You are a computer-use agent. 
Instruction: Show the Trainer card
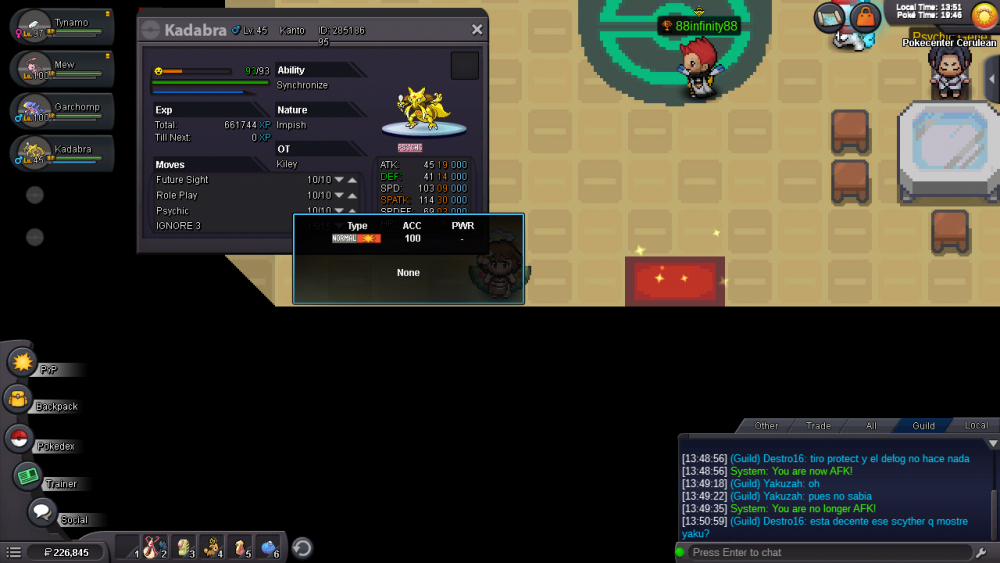click(x=28, y=477)
